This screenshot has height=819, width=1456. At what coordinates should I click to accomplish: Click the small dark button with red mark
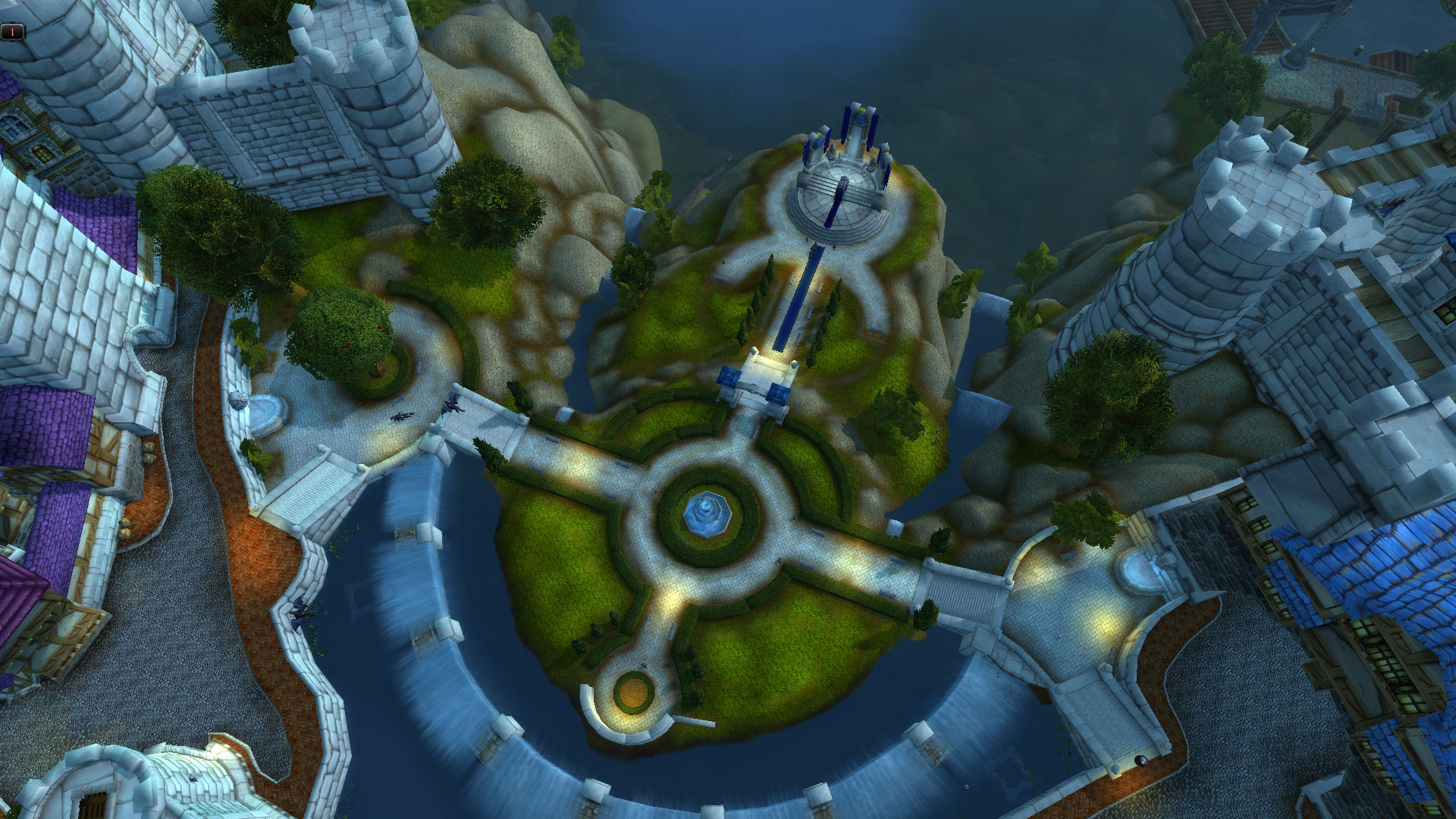(13, 32)
